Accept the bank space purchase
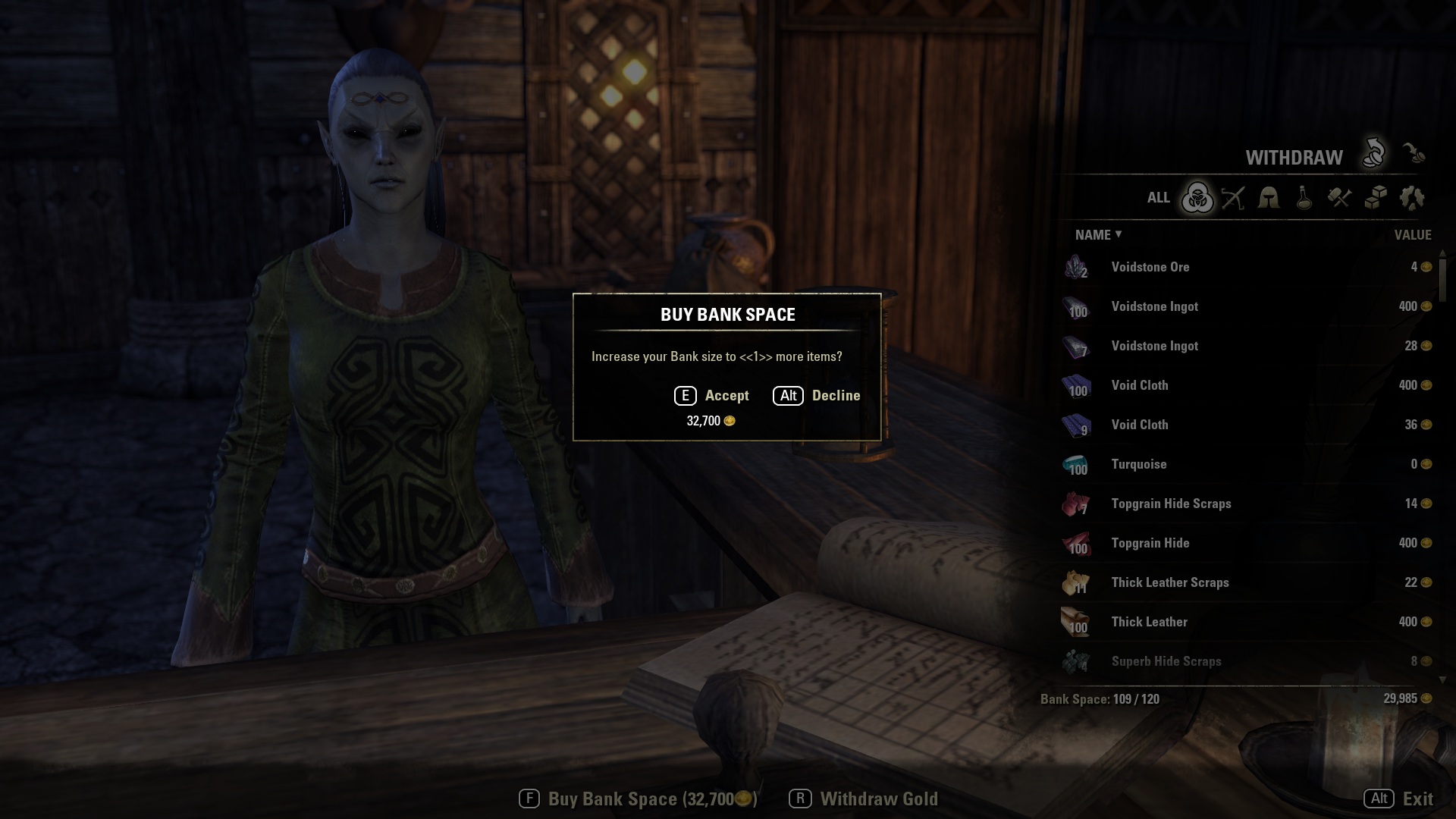The width and height of the screenshot is (1456, 819). (x=712, y=396)
